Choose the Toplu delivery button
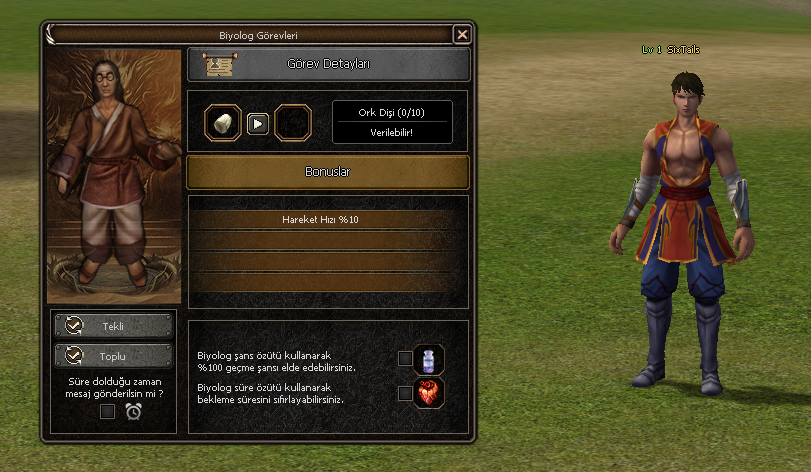The image size is (811, 472). click(x=113, y=355)
